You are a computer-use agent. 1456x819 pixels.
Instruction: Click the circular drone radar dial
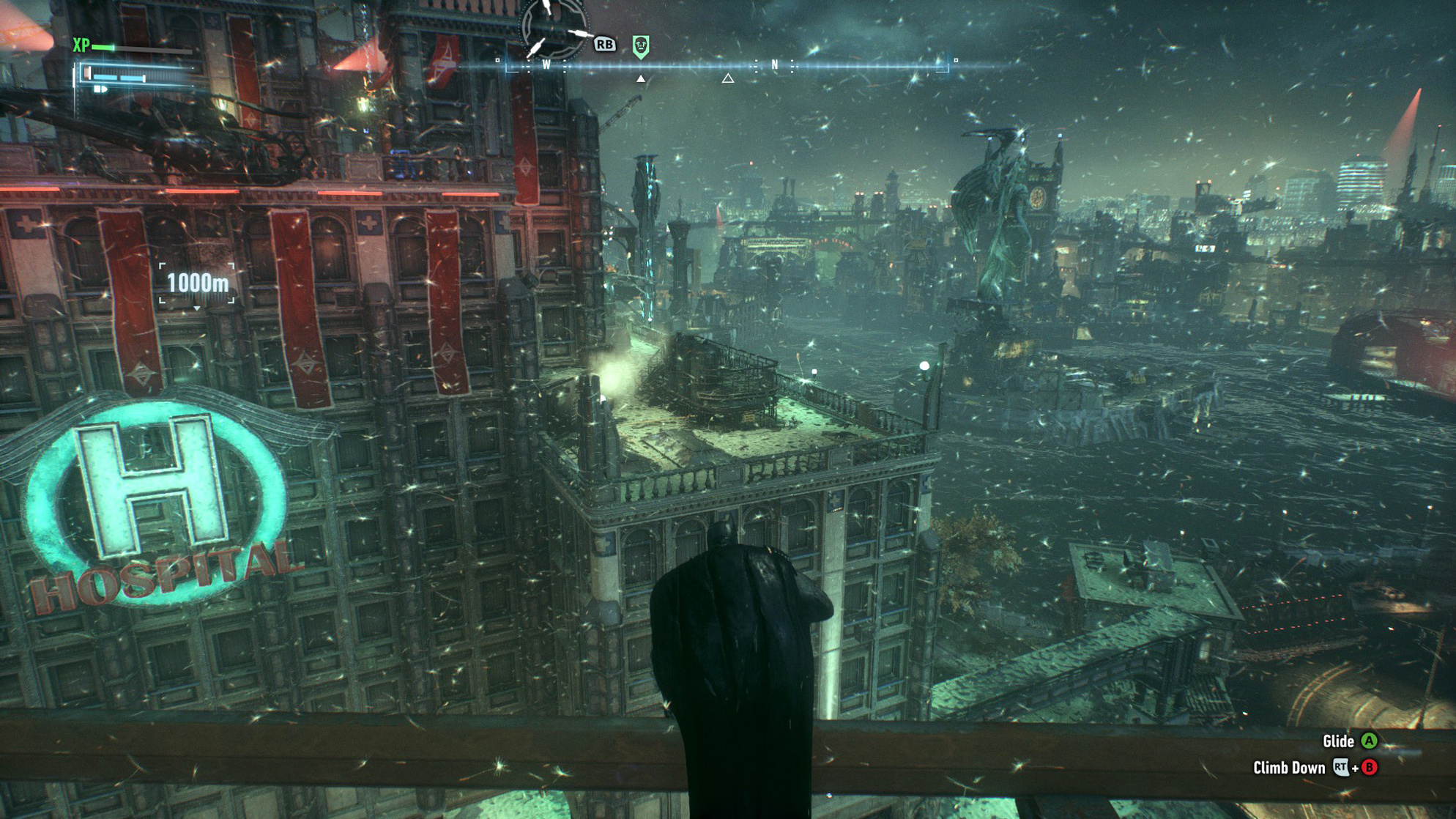pyautogui.click(x=553, y=29)
